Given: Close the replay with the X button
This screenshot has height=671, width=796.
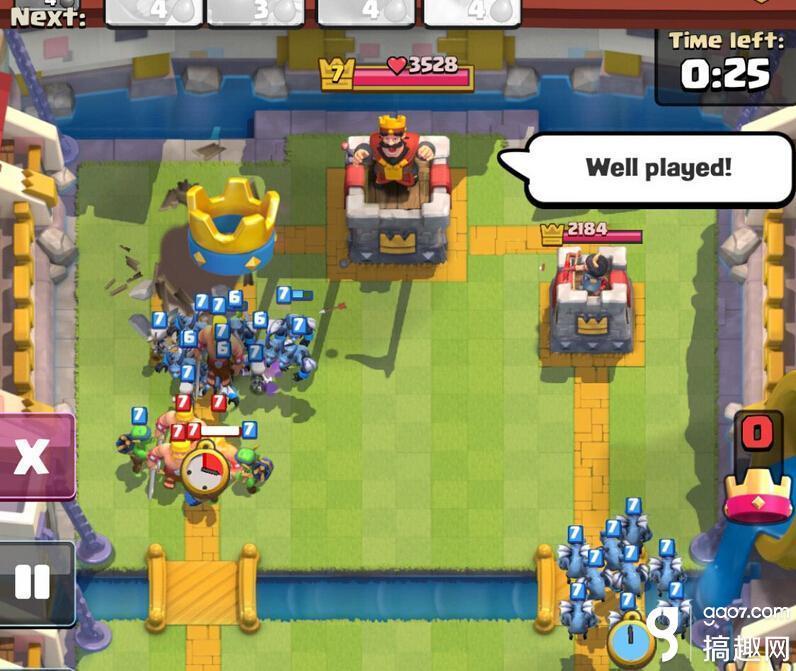Looking at the screenshot, I should tap(32, 457).
